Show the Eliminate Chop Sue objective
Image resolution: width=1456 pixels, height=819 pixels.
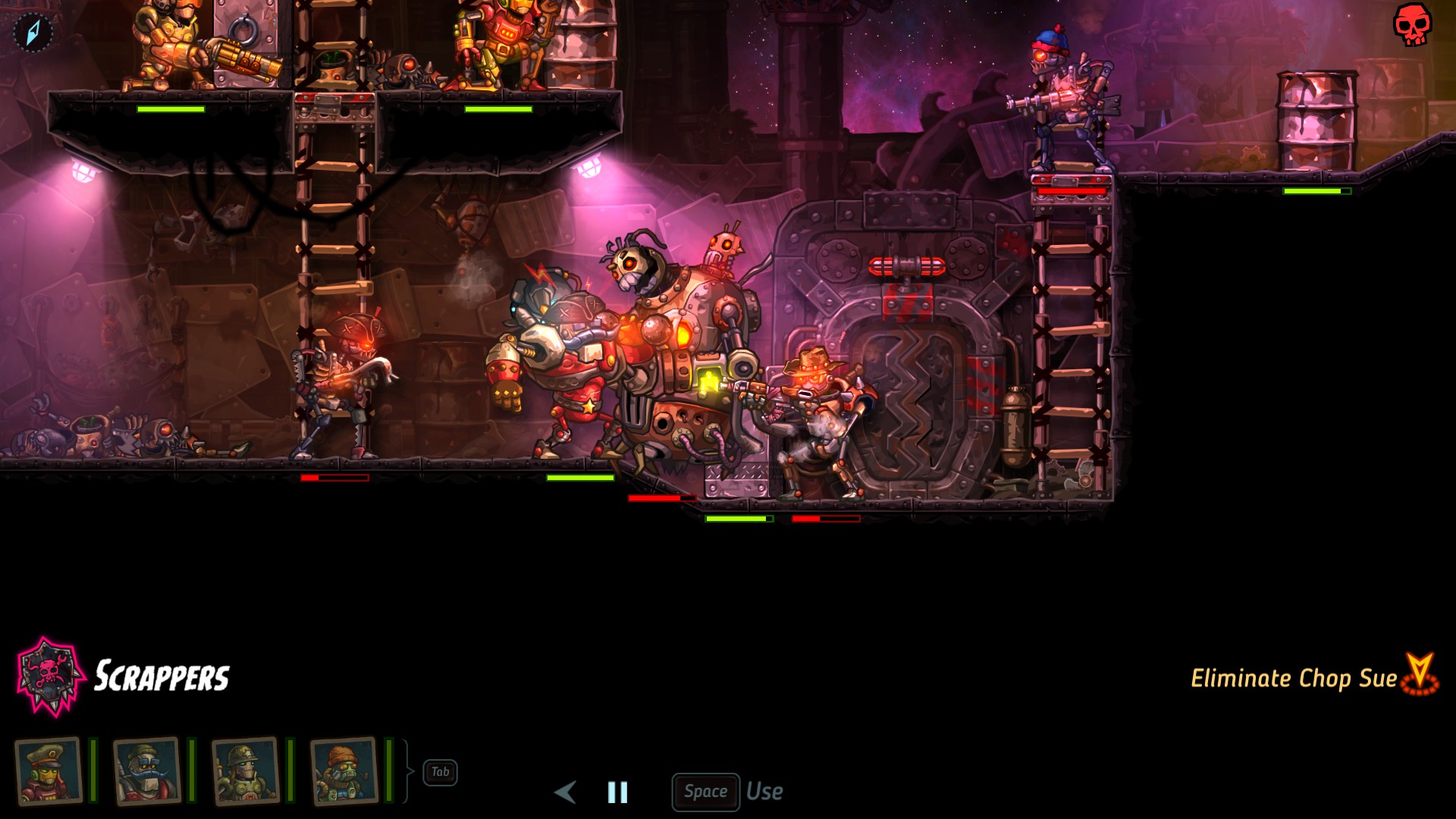(x=1294, y=677)
